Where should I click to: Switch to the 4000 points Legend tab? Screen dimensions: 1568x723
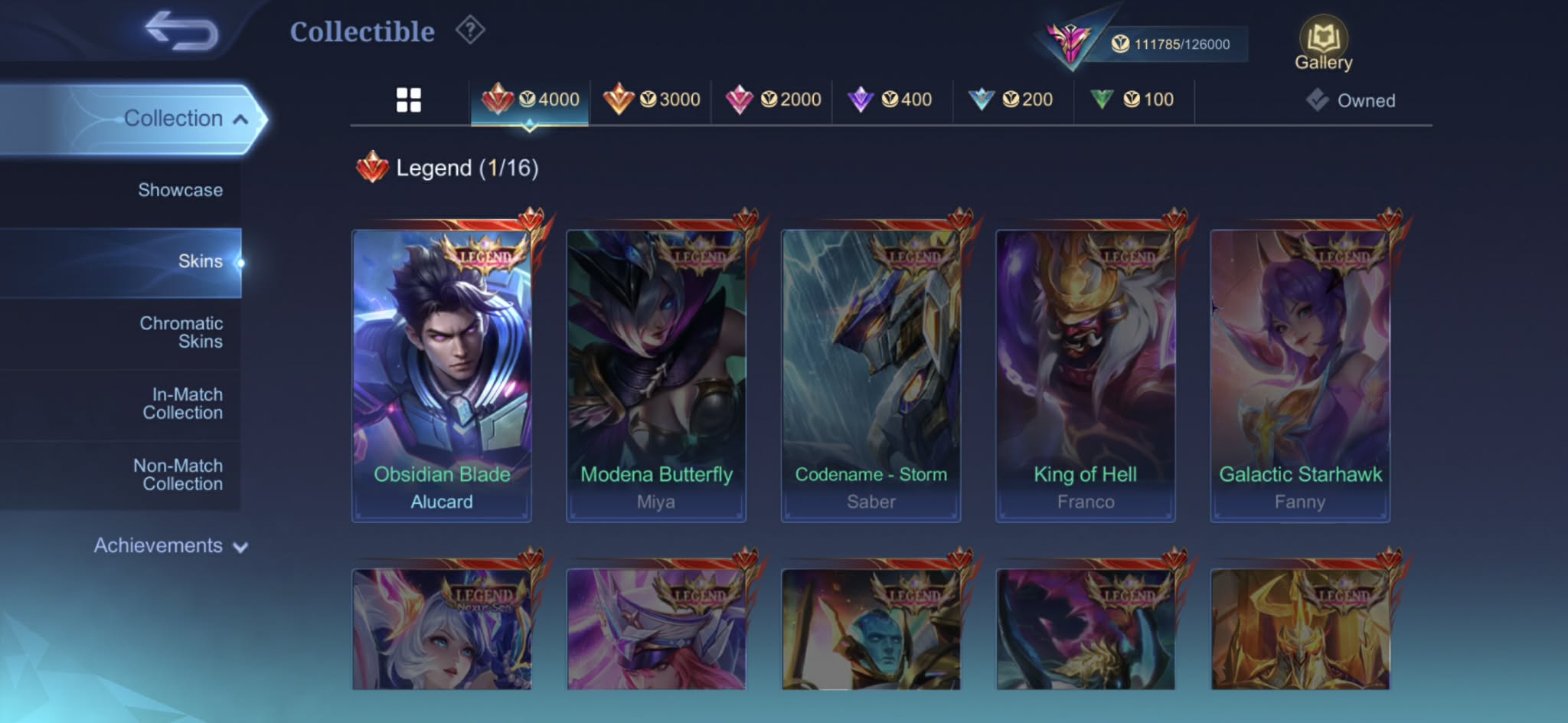[x=531, y=100]
